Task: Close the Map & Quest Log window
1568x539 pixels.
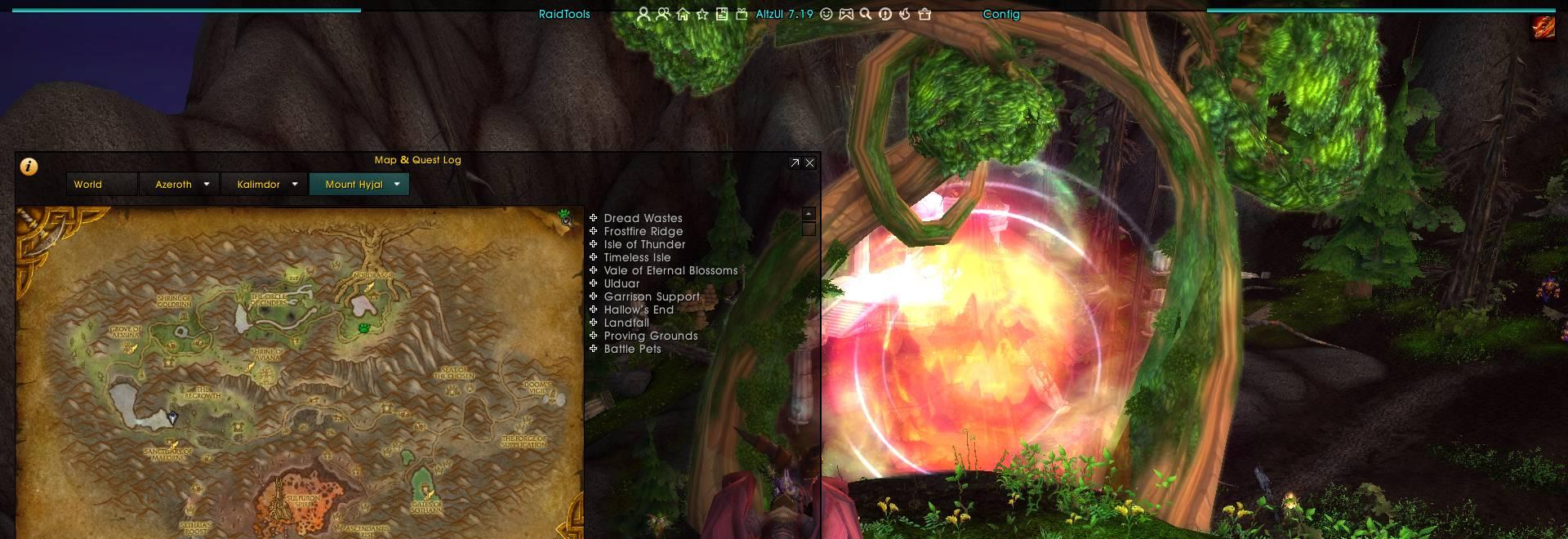Action: 809,163
